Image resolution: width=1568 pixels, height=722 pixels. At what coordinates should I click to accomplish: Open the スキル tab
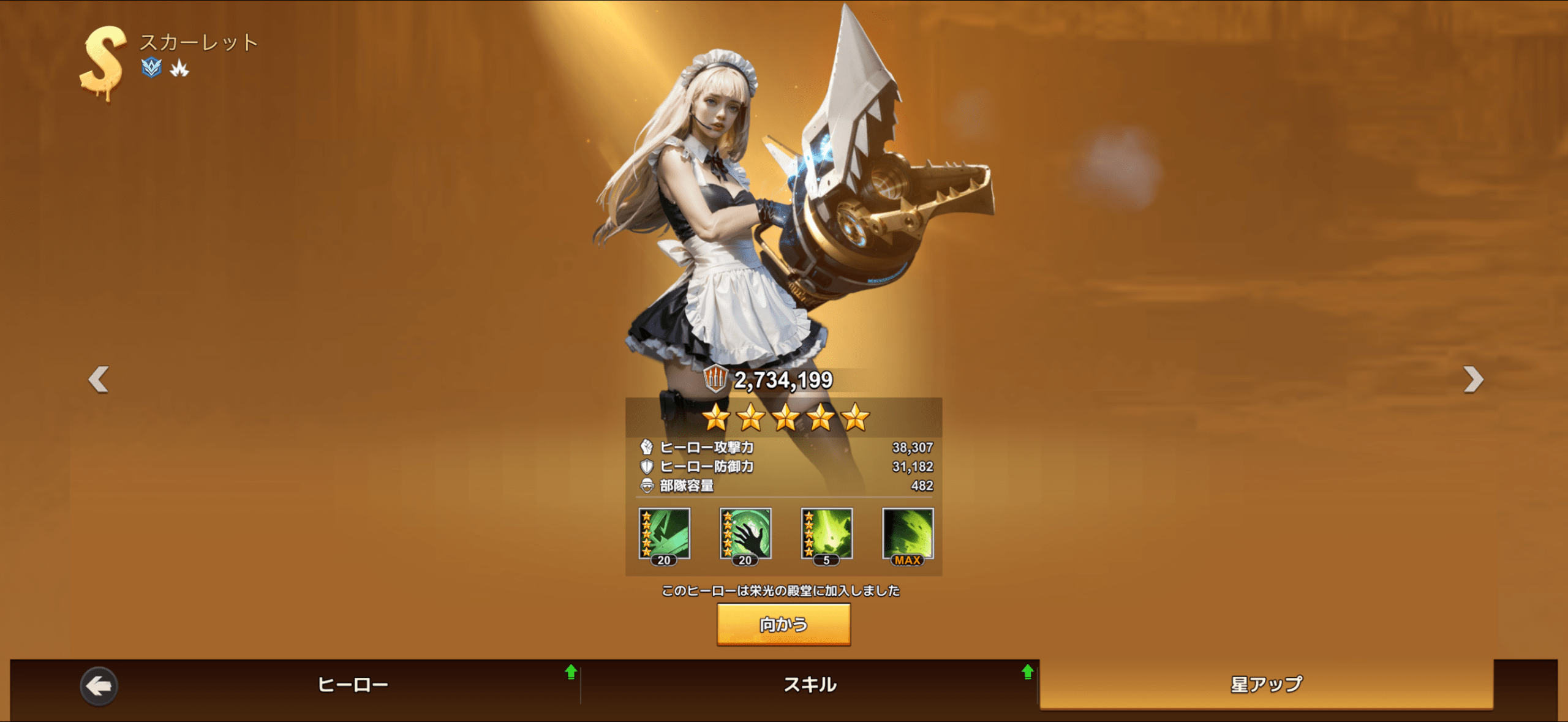point(810,684)
